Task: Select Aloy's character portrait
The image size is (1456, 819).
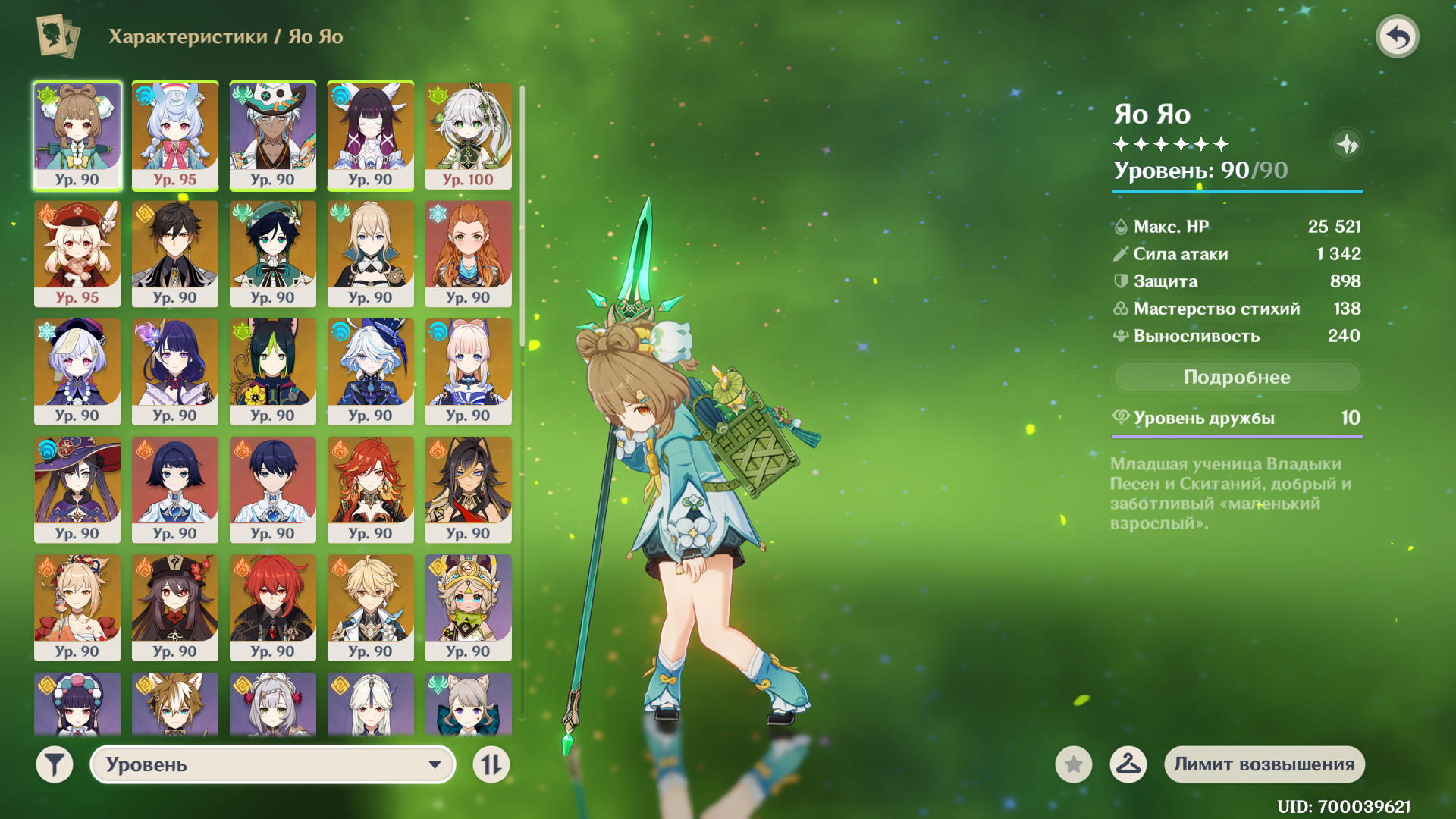Action: (468, 253)
